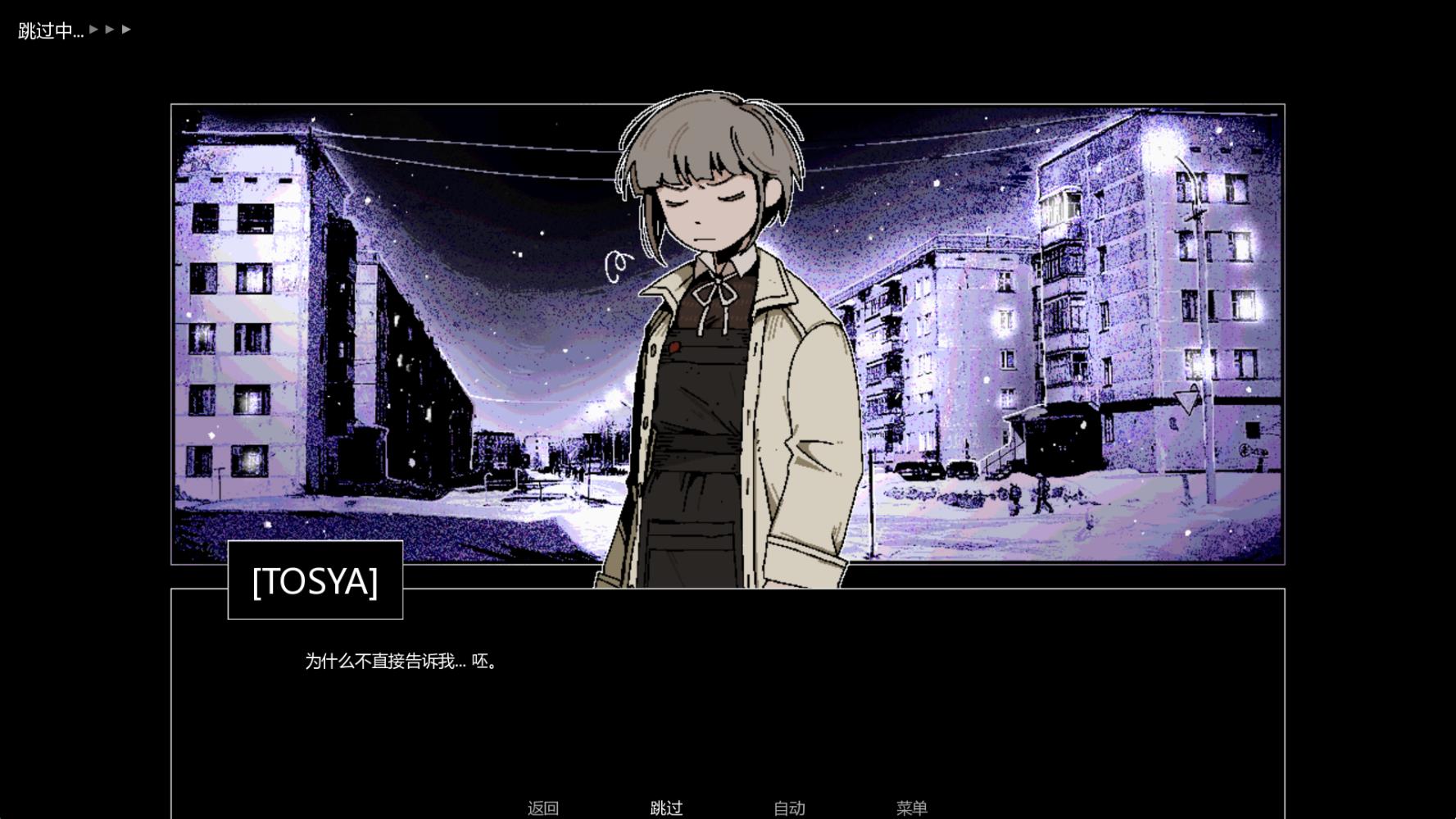Image resolution: width=1456 pixels, height=819 pixels.
Task: Click the first skip arrow icon
Action: pyautogui.click(x=93, y=29)
